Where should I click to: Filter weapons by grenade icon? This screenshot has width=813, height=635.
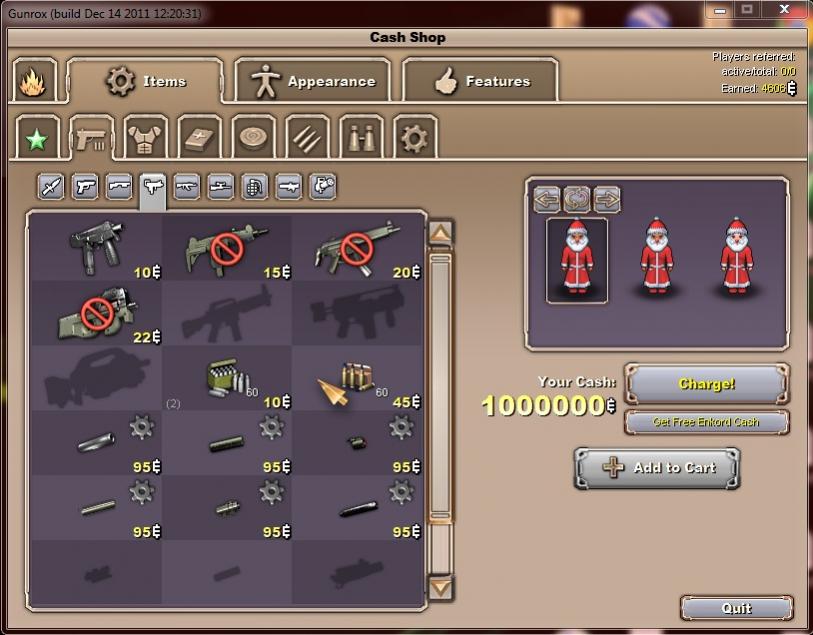tap(255, 187)
